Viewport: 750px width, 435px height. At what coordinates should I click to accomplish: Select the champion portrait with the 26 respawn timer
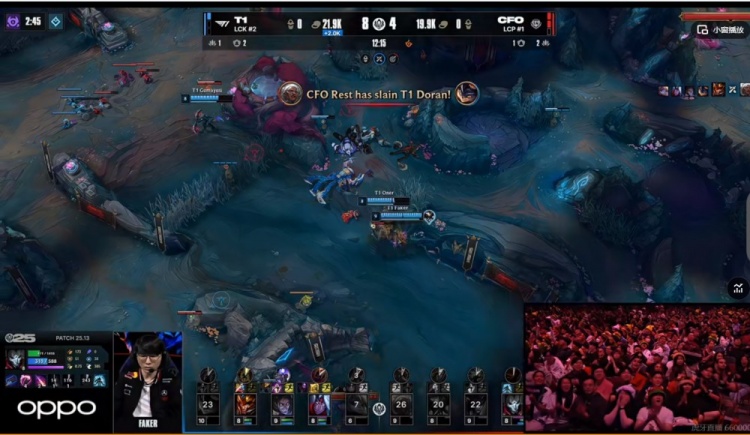(x=399, y=405)
